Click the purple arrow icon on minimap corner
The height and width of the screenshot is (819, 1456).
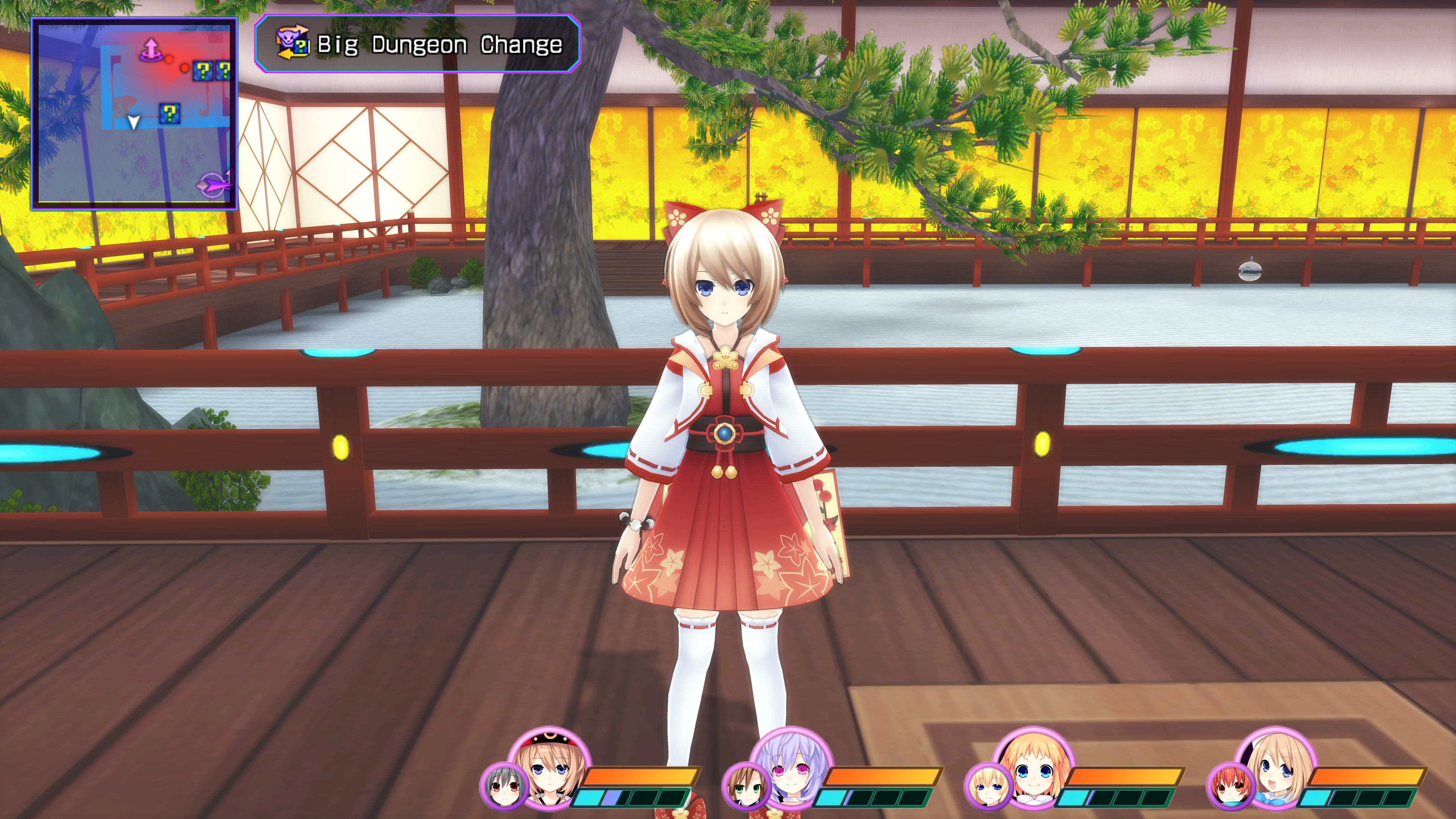213,184
